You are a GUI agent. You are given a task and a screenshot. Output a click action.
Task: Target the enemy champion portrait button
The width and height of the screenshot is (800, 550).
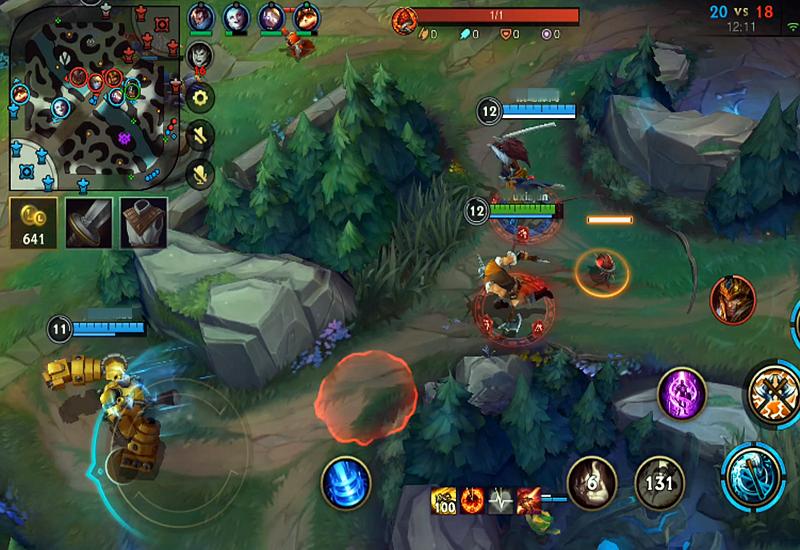point(731,300)
